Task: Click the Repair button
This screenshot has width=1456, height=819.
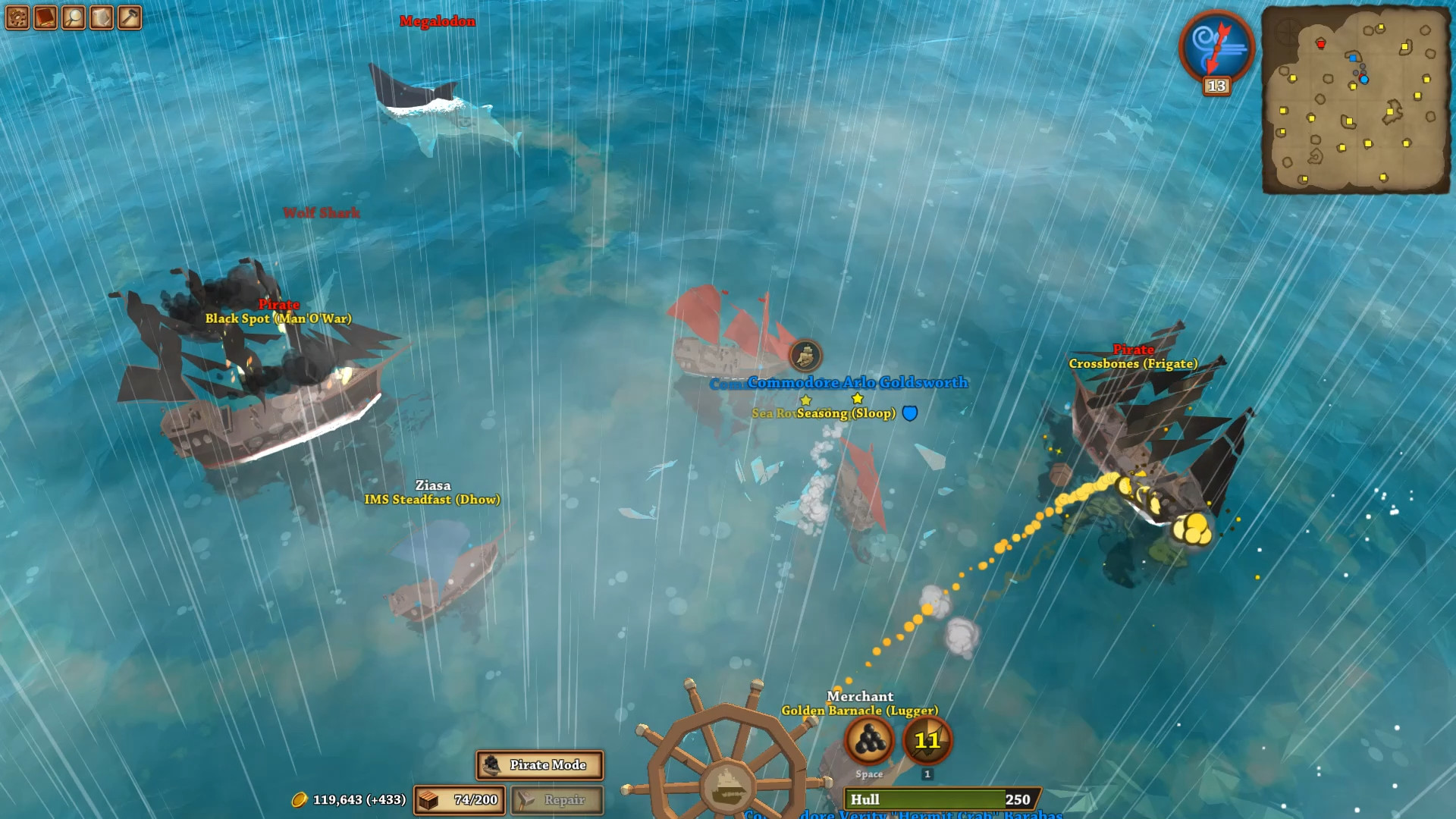Action: click(x=557, y=800)
